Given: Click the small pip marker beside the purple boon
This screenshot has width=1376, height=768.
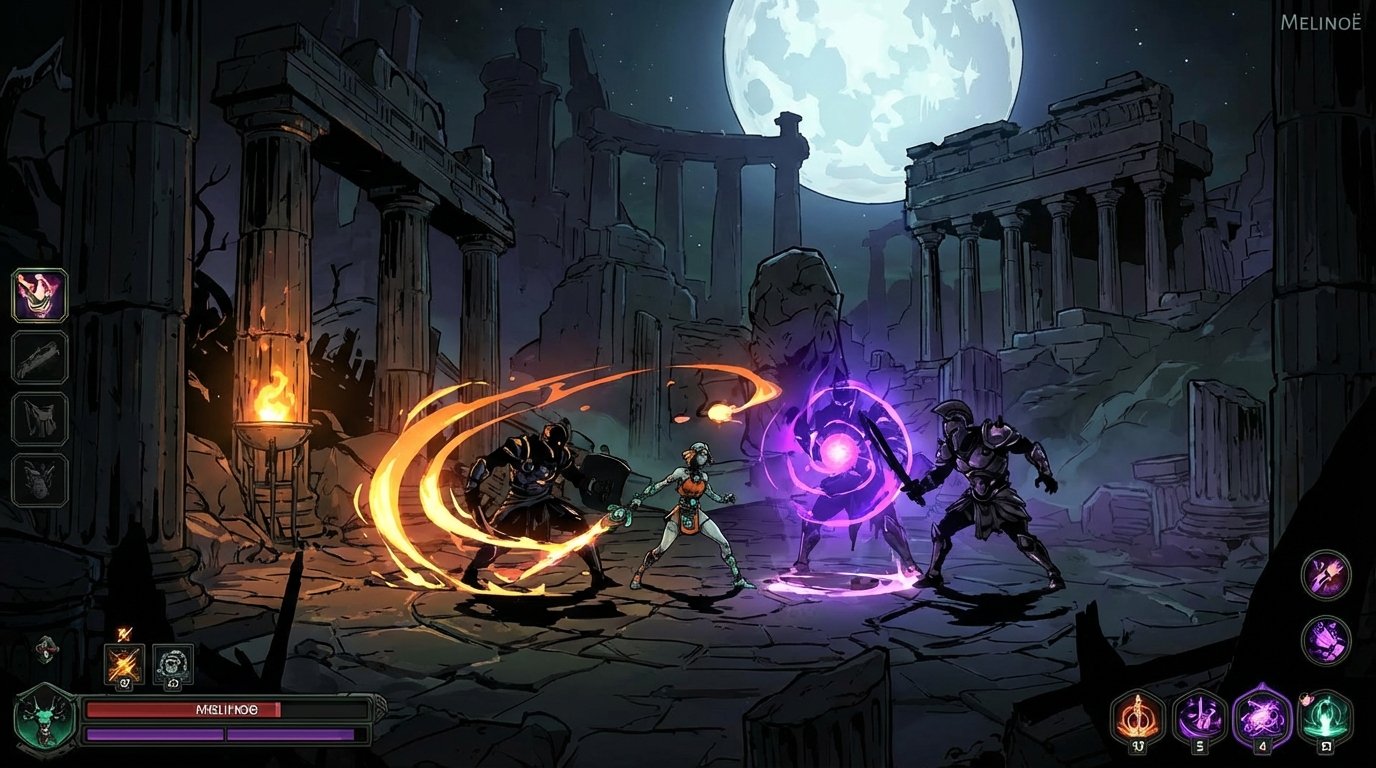Looking at the screenshot, I should coord(1306,698).
